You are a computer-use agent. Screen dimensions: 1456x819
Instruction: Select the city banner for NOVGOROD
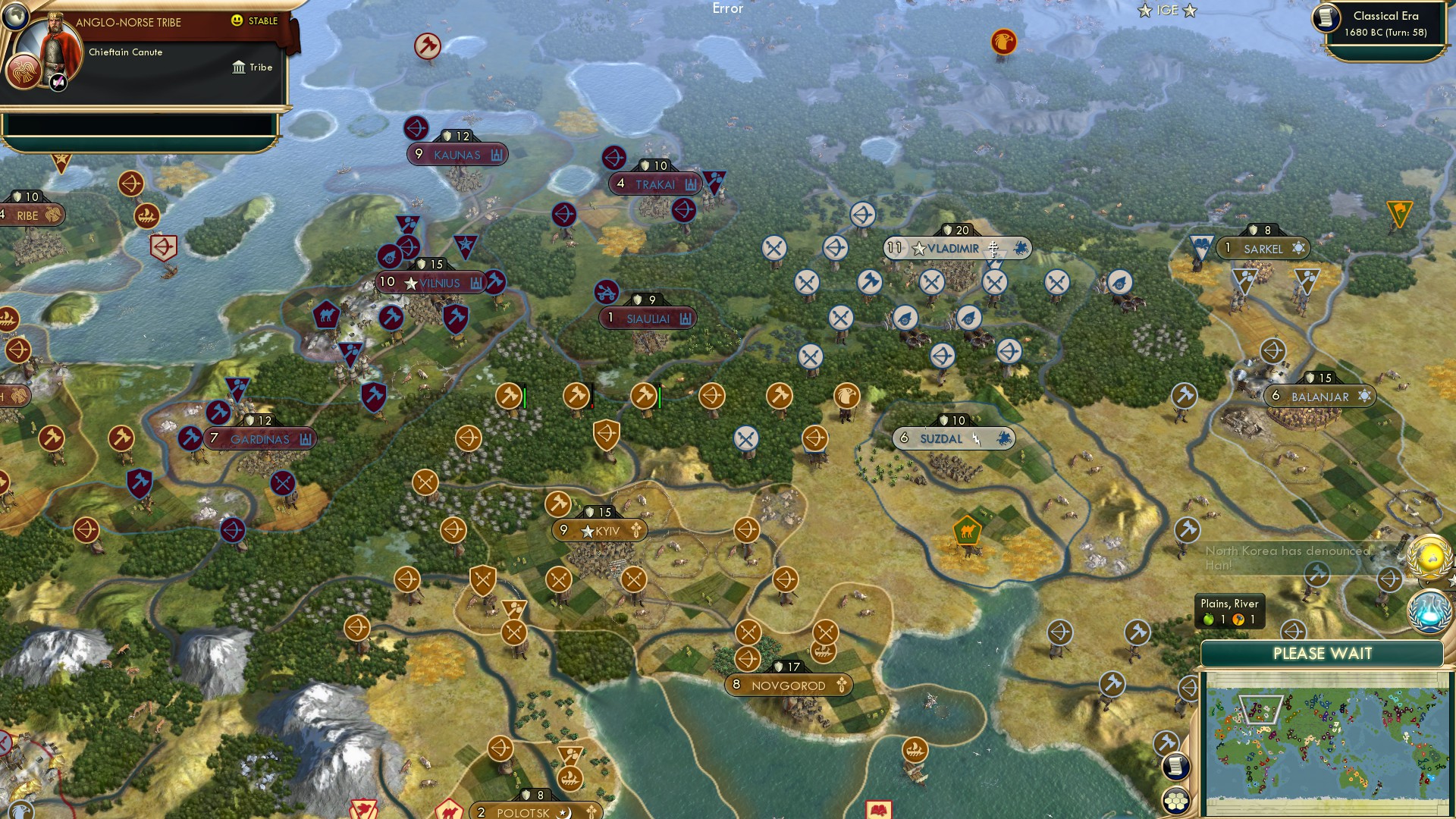(x=787, y=685)
